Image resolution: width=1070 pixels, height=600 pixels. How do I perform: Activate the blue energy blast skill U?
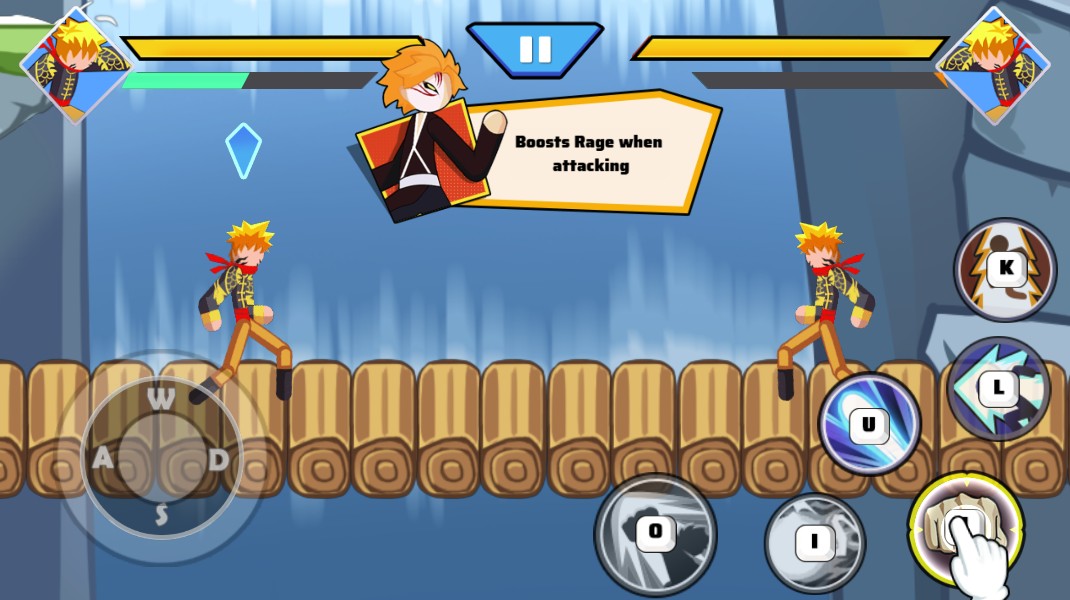point(868,424)
